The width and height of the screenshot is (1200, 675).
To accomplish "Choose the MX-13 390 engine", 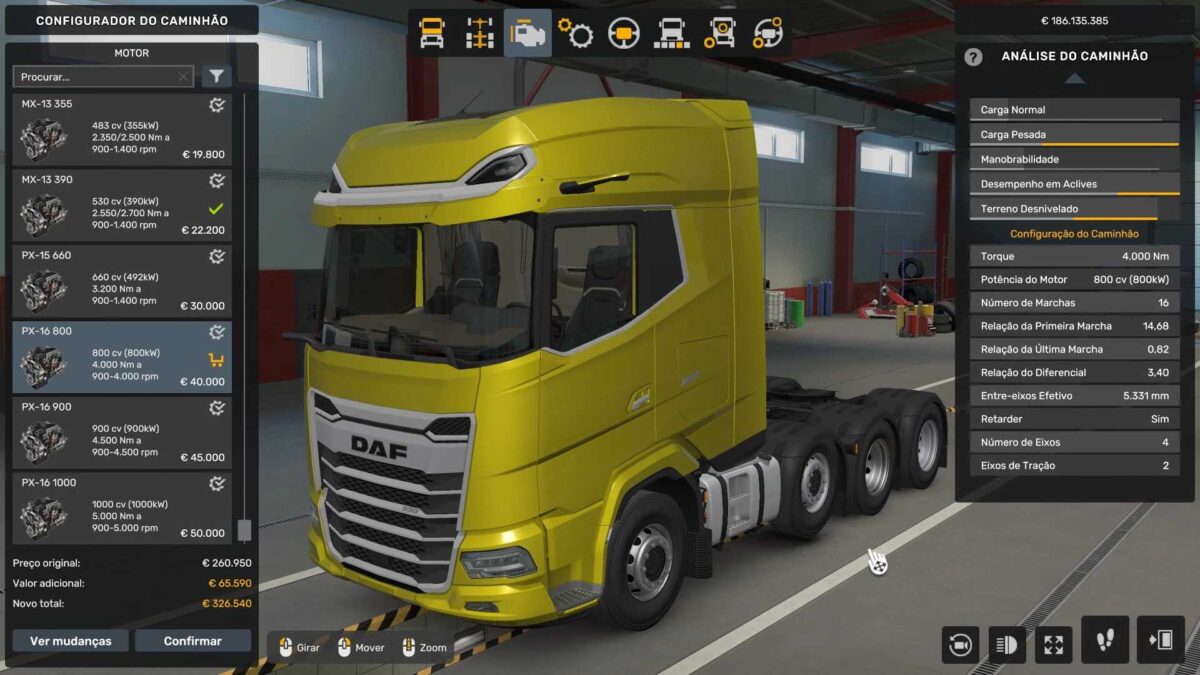I will [122, 207].
